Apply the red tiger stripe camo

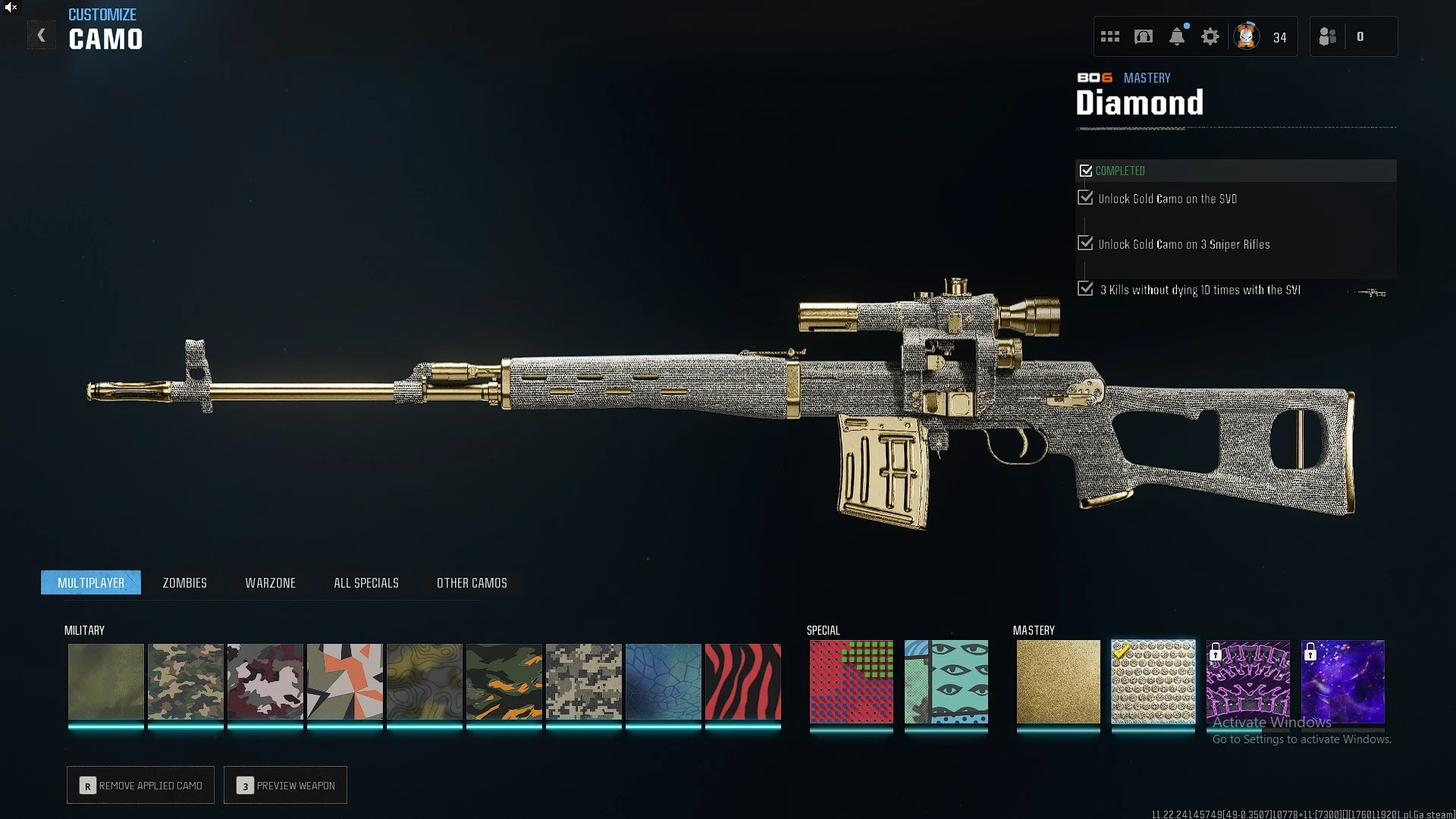tap(742, 681)
